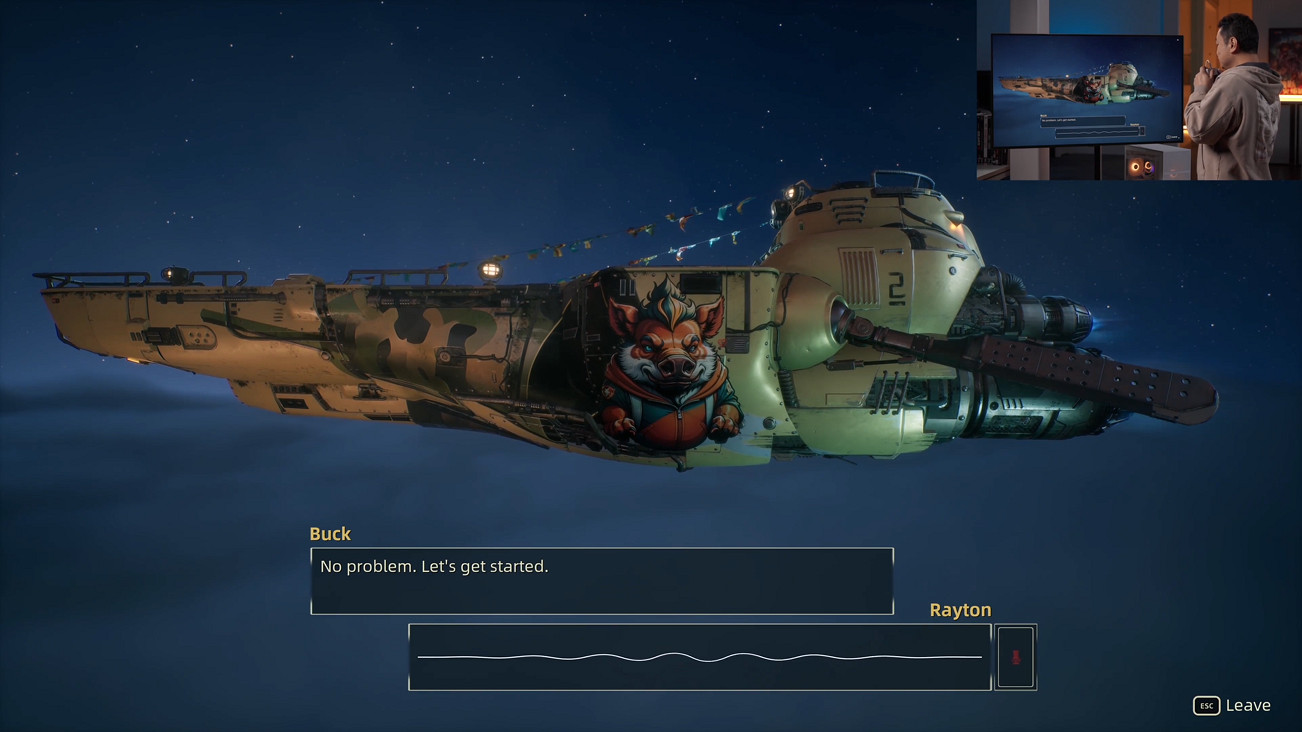Select Buck's dialogue text box

pos(602,580)
